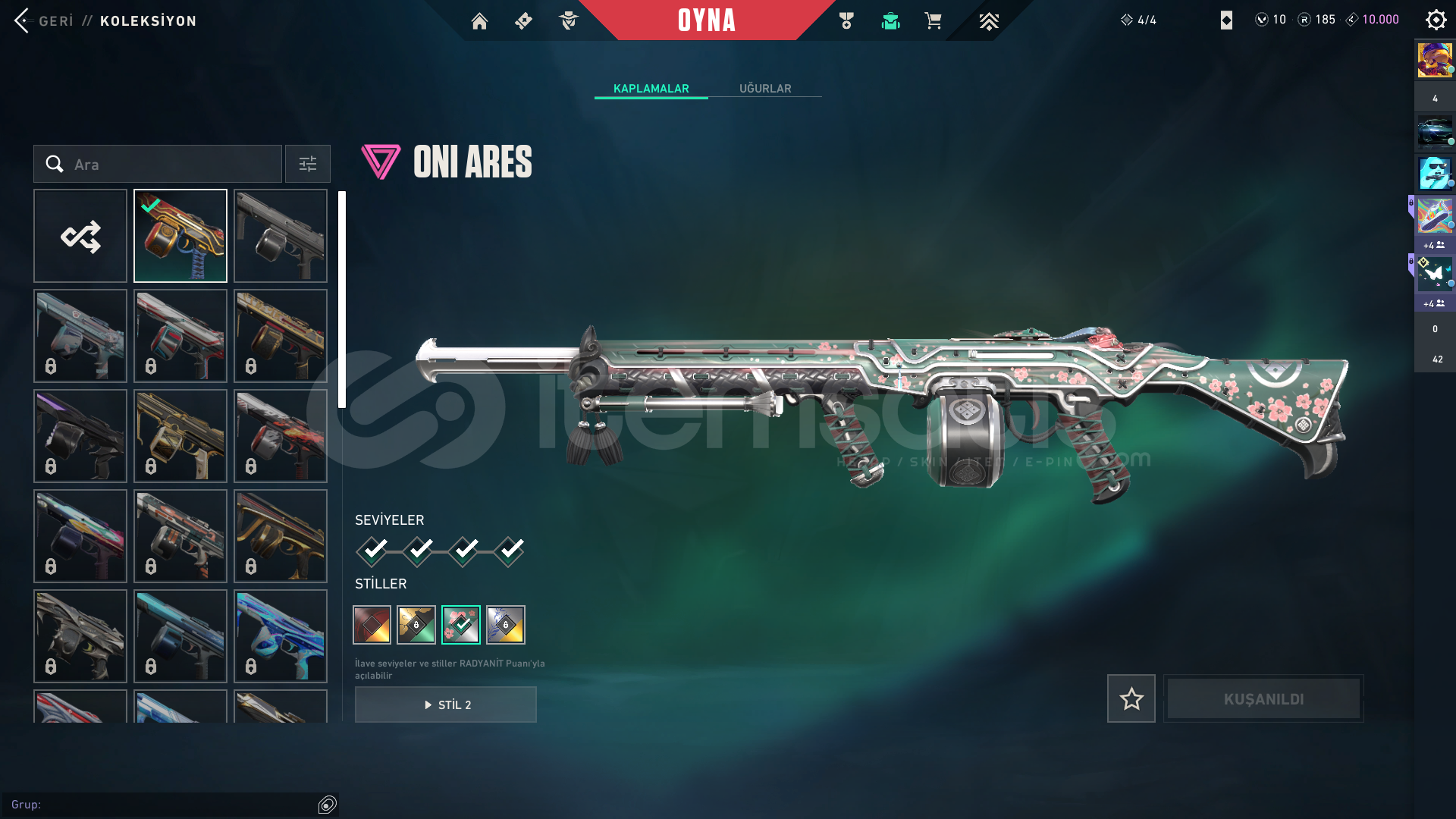
Task: Open the home screen icon
Action: (479, 21)
